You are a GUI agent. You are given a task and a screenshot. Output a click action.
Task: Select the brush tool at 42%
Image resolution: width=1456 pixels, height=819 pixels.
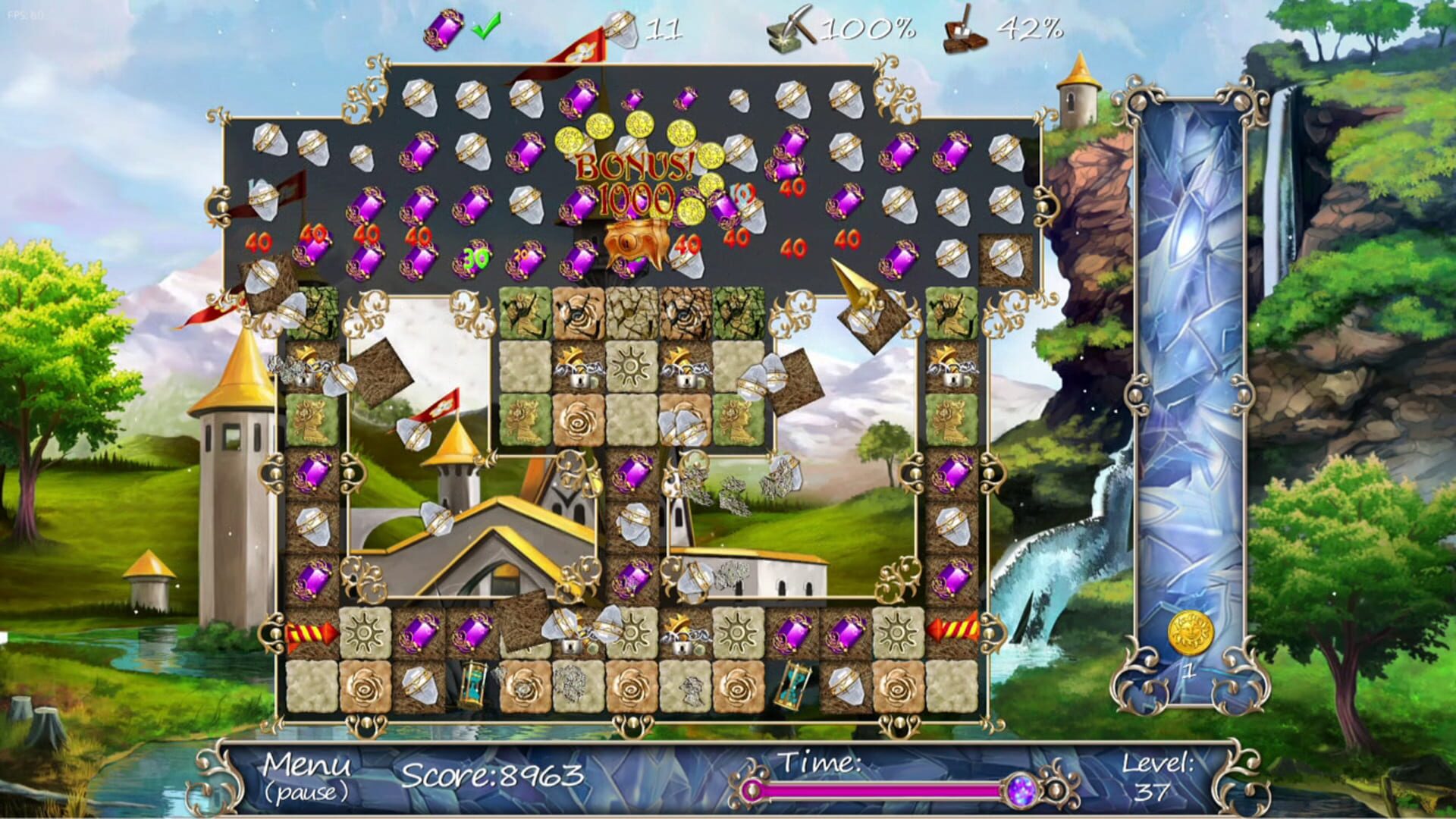pyautogui.click(x=963, y=30)
